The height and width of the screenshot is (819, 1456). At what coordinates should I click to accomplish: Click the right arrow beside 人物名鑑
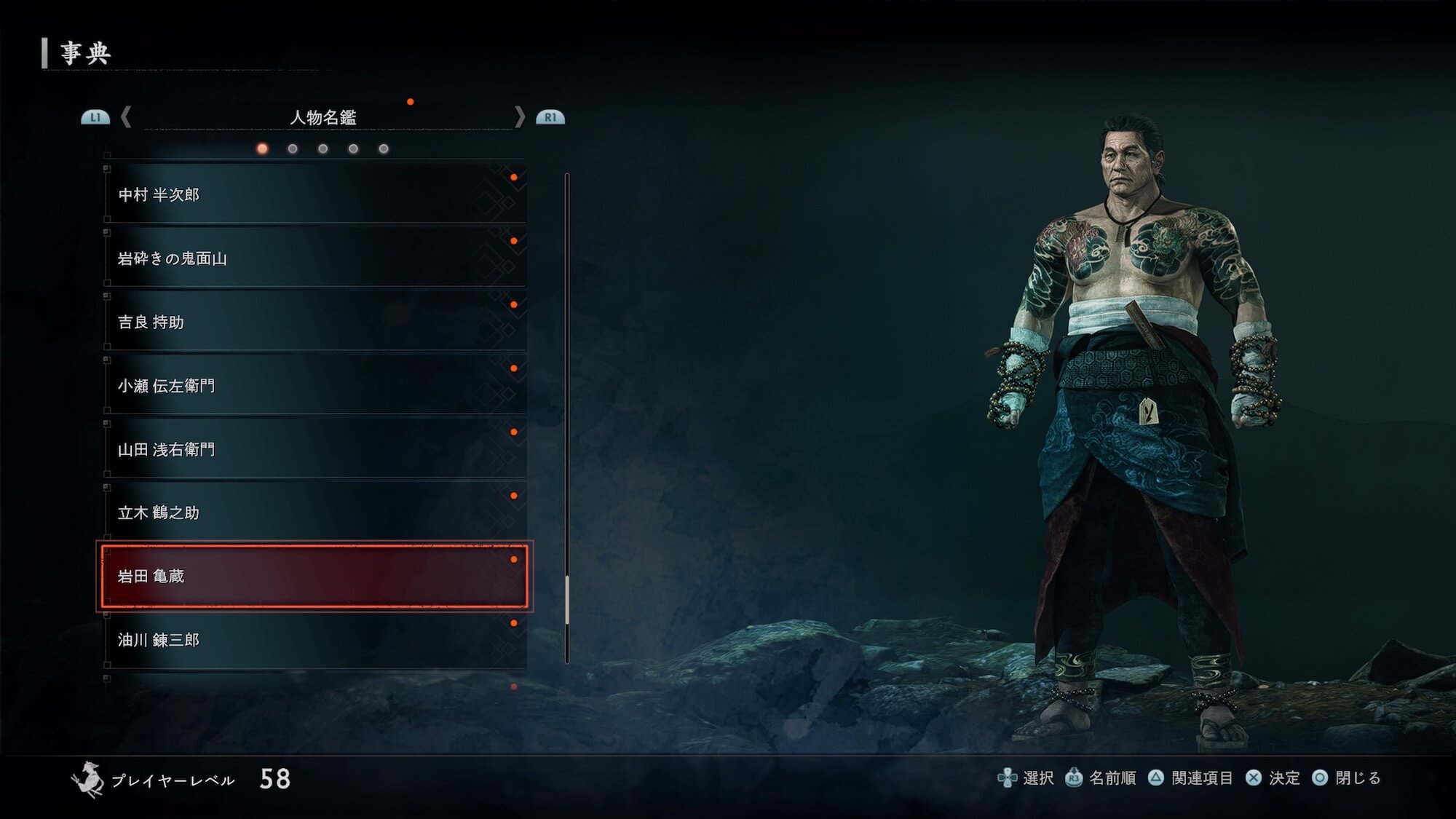tap(519, 116)
